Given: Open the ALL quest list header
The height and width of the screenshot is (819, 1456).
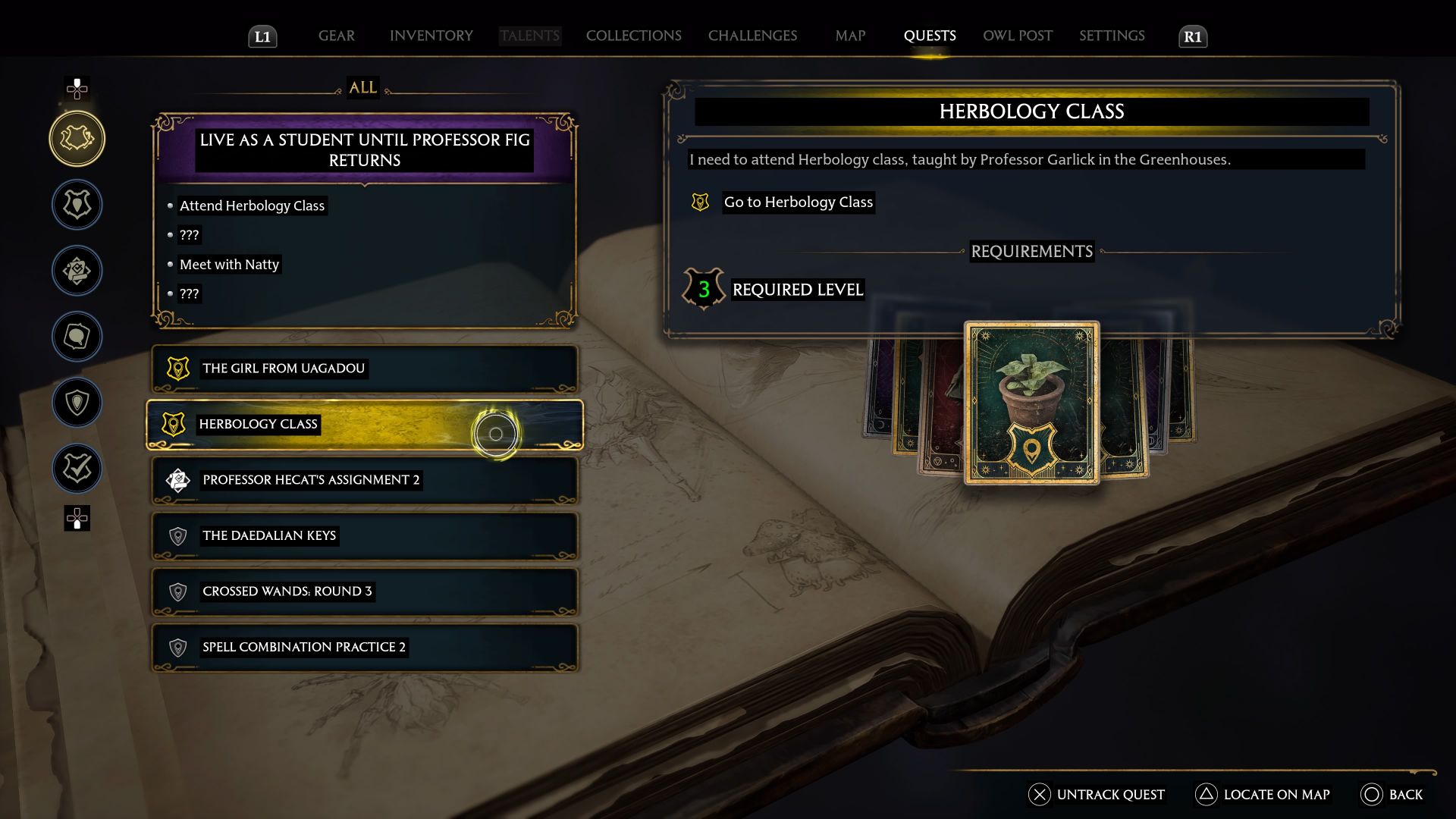Looking at the screenshot, I should click(x=362, y=88).
